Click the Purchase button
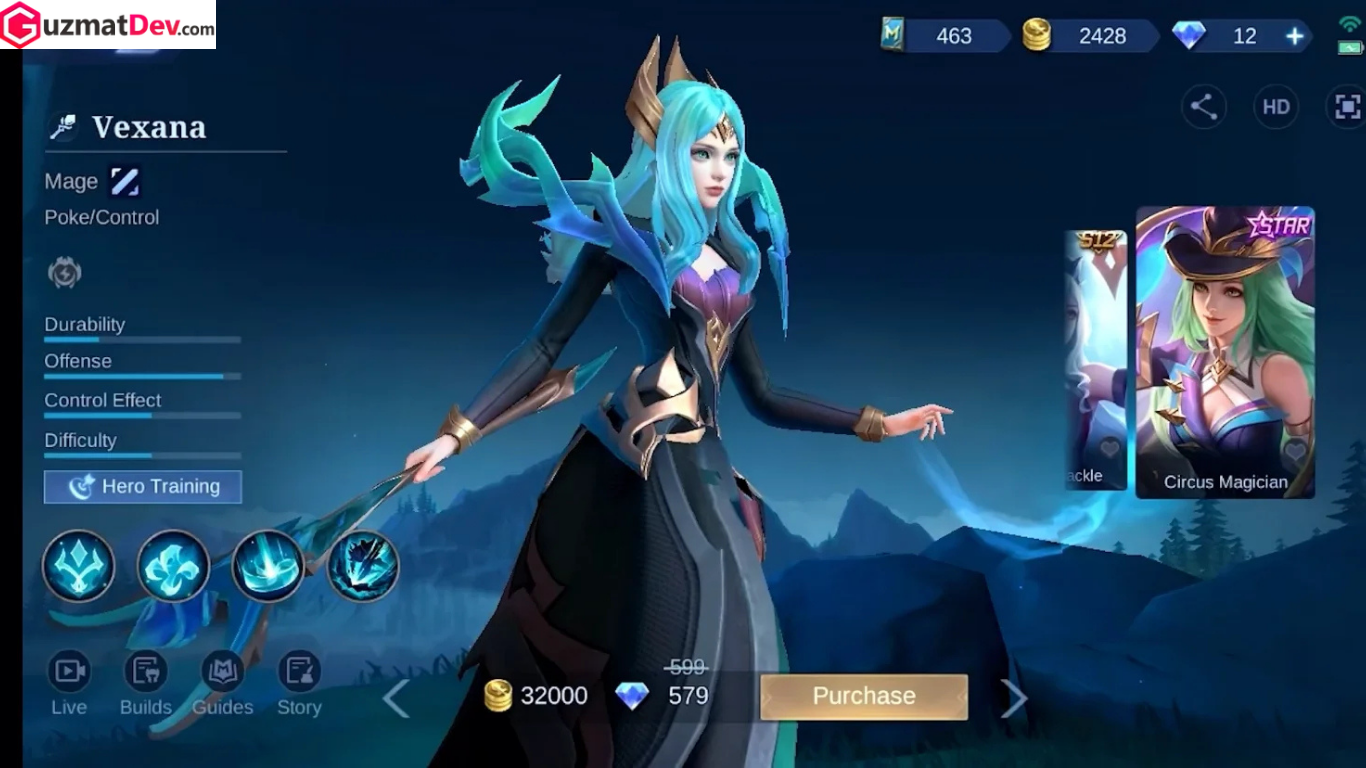Image resolution: width=1366 pixels, height=768 pixels. point(864,696)
